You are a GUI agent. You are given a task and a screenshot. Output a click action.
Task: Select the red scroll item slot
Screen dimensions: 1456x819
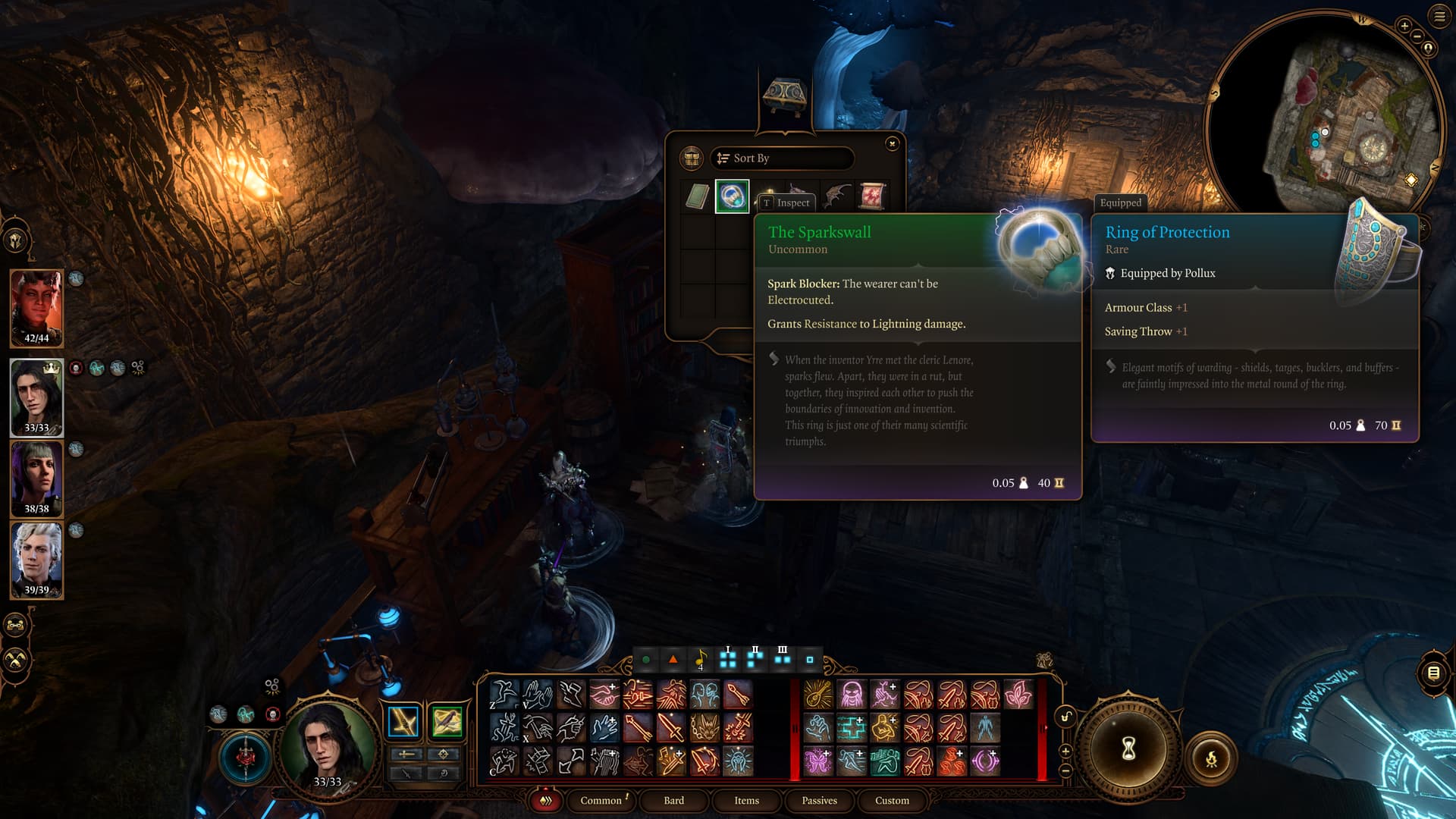(871, 196)
